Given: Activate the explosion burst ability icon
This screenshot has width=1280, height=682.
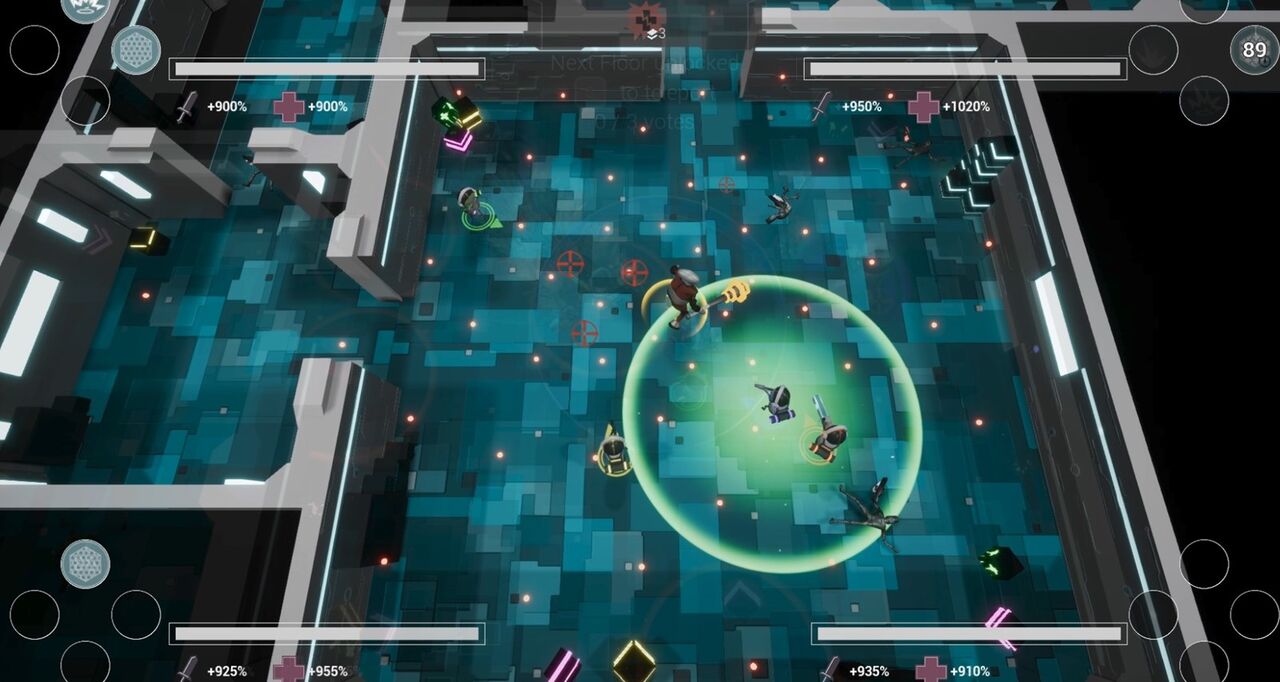Looking at the screenshot, I should coord(84,8).
